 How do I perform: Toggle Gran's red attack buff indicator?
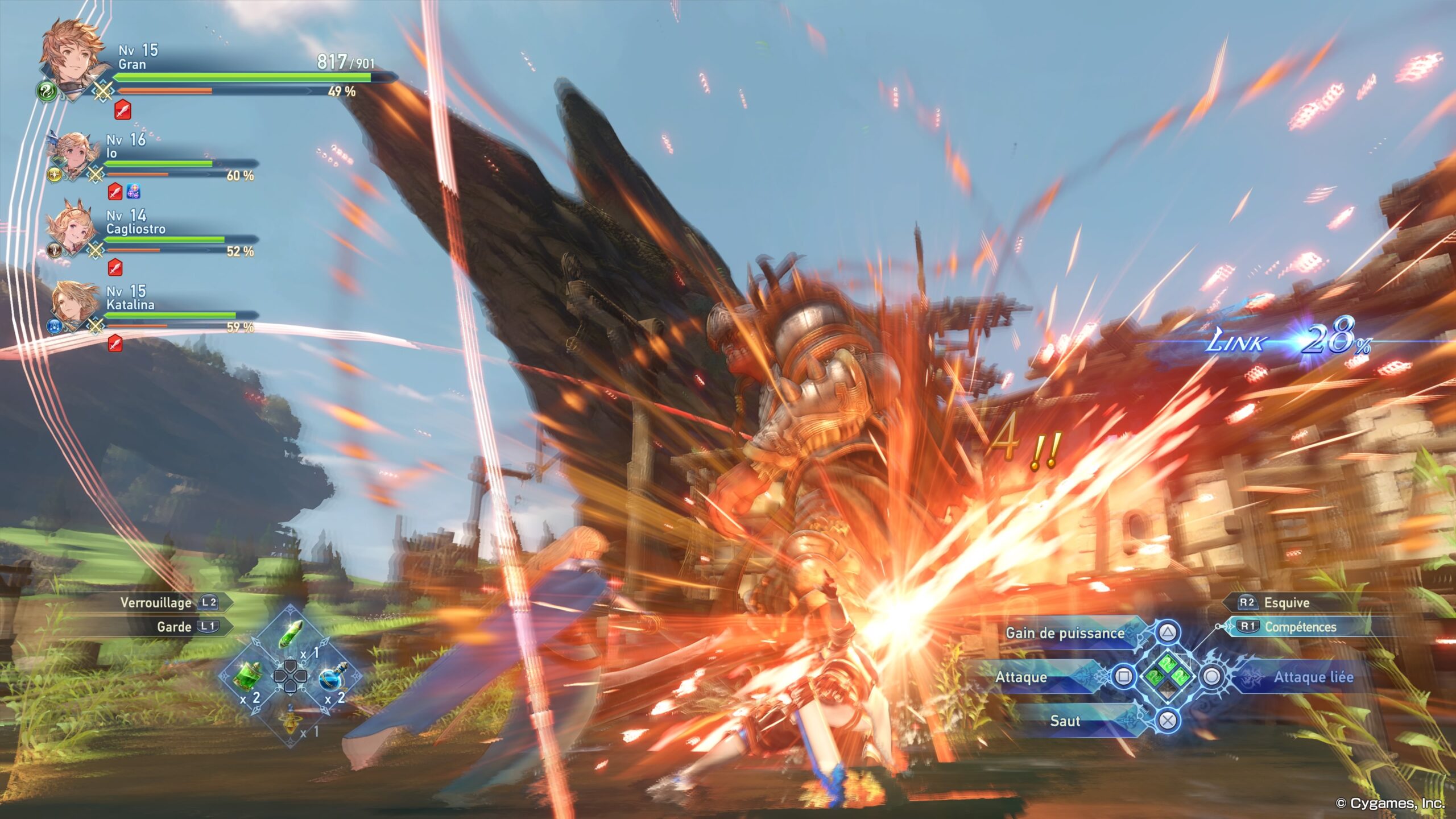[123, 110]
